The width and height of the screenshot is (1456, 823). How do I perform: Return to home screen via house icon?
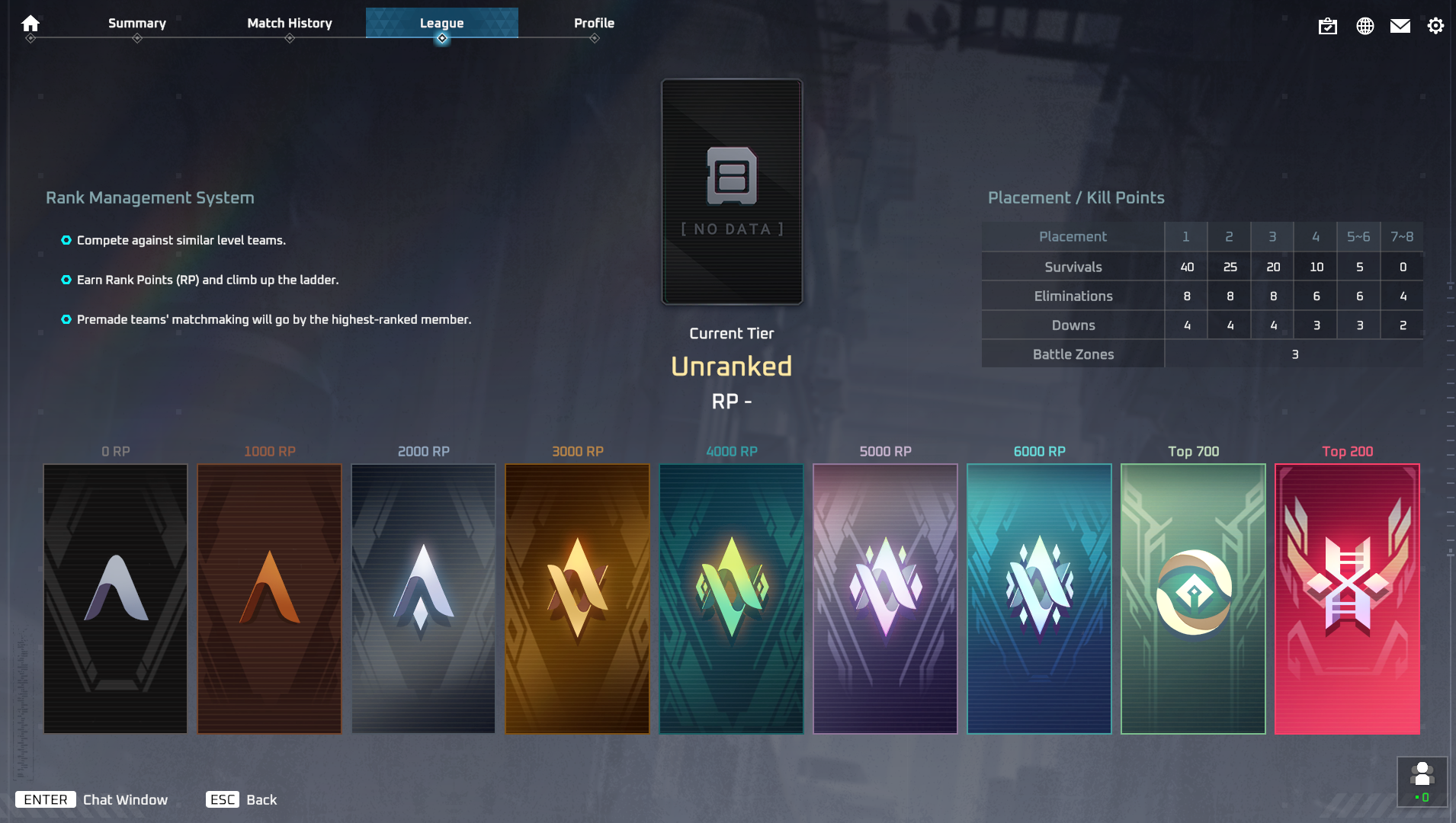pos(30,23)
